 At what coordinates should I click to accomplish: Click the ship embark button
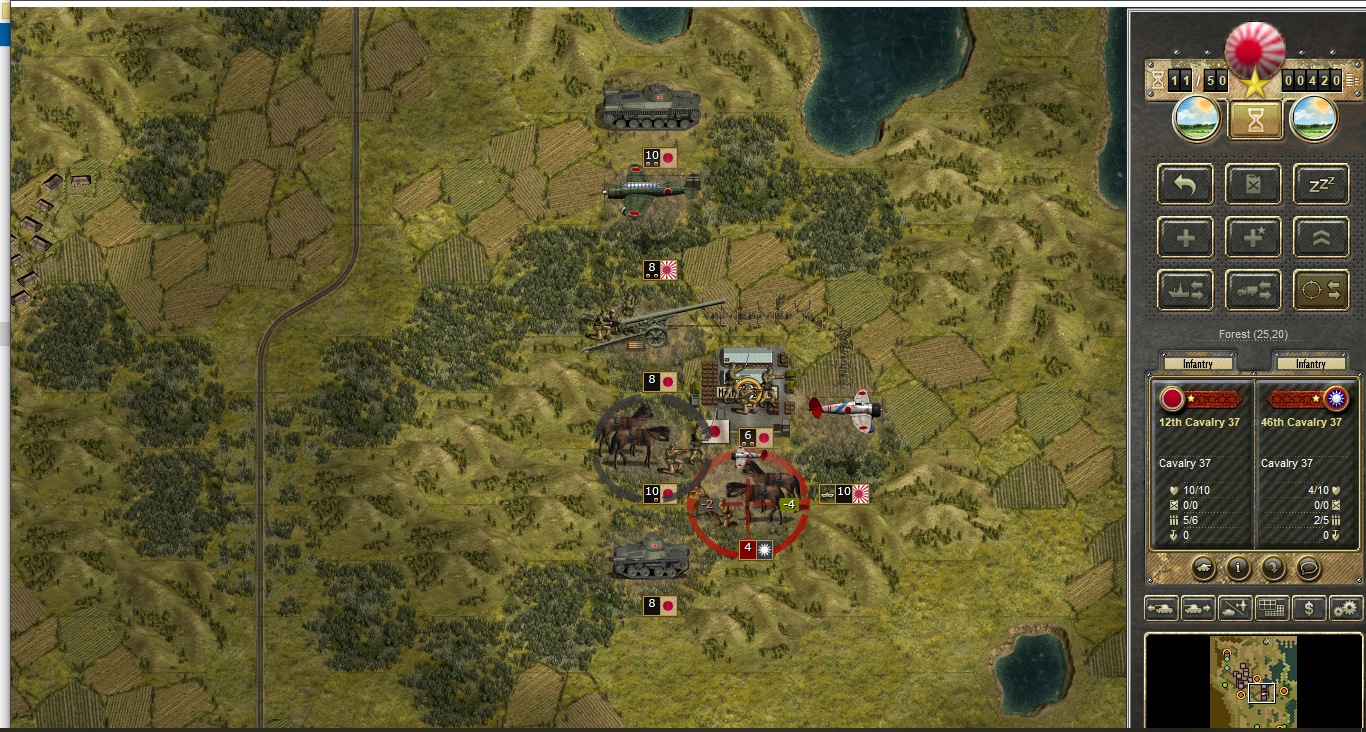point(1185,290)
